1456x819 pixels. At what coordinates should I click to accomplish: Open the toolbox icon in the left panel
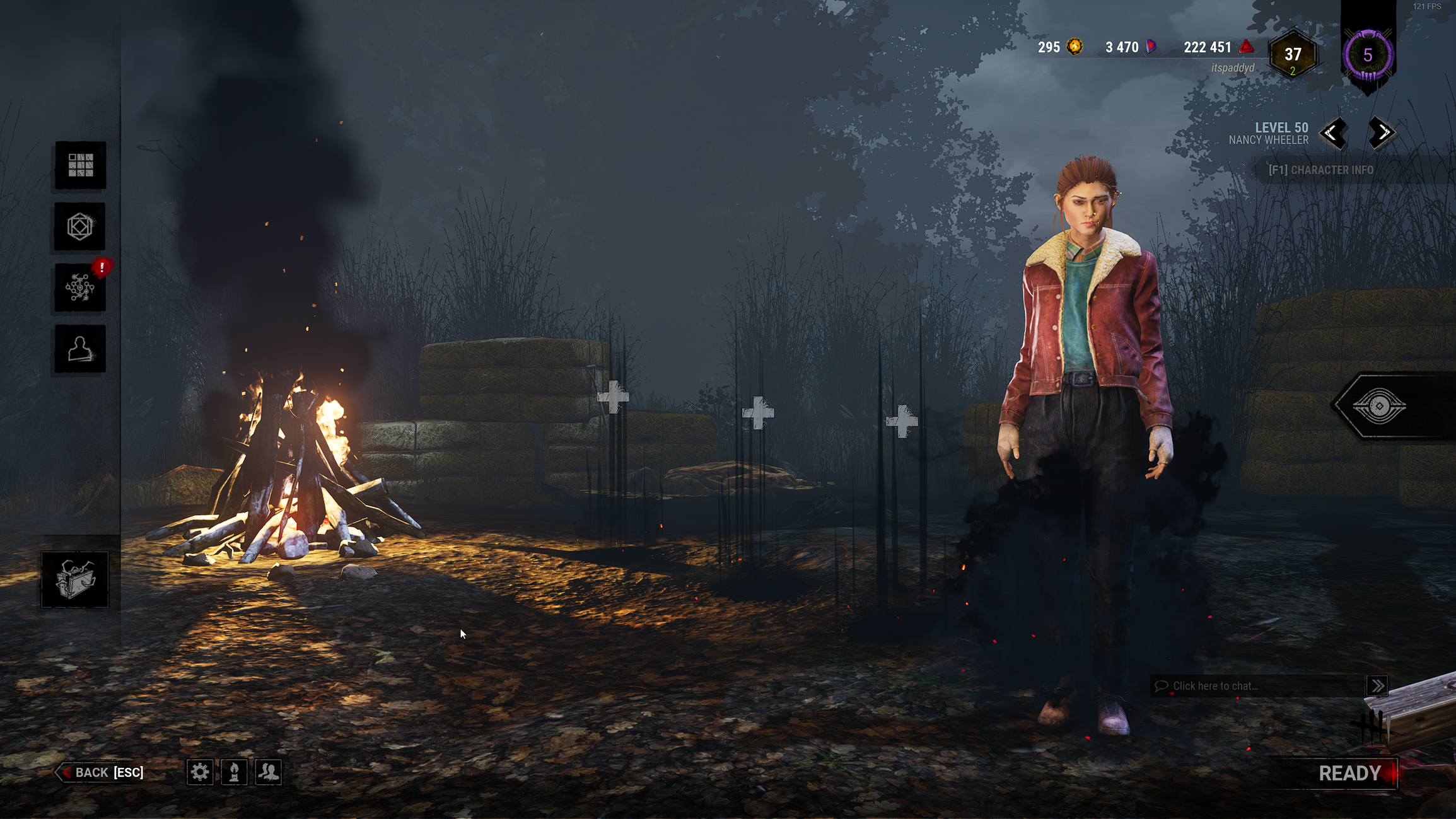75,579
